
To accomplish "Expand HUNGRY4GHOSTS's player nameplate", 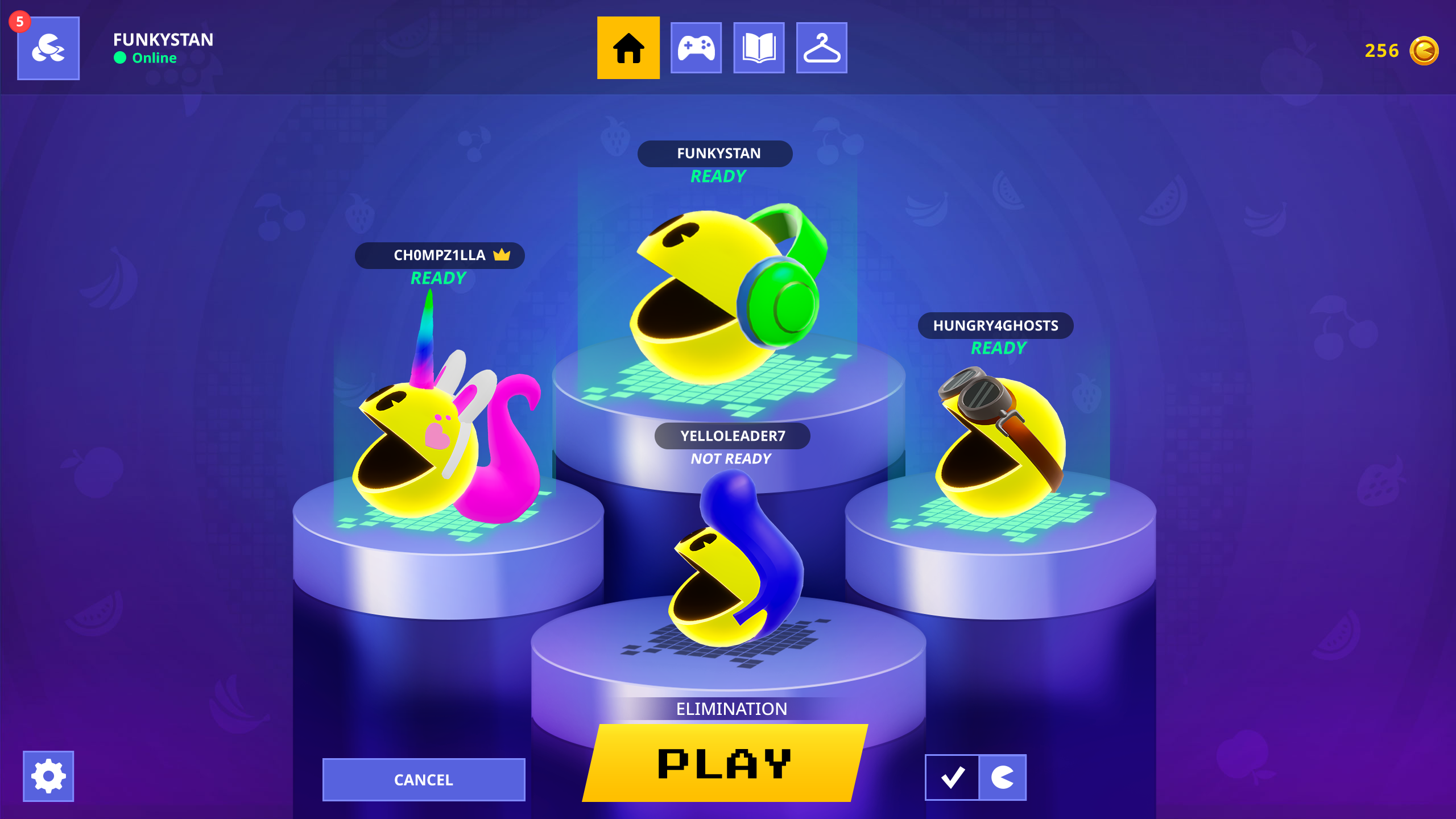I will tap(995, 326).
